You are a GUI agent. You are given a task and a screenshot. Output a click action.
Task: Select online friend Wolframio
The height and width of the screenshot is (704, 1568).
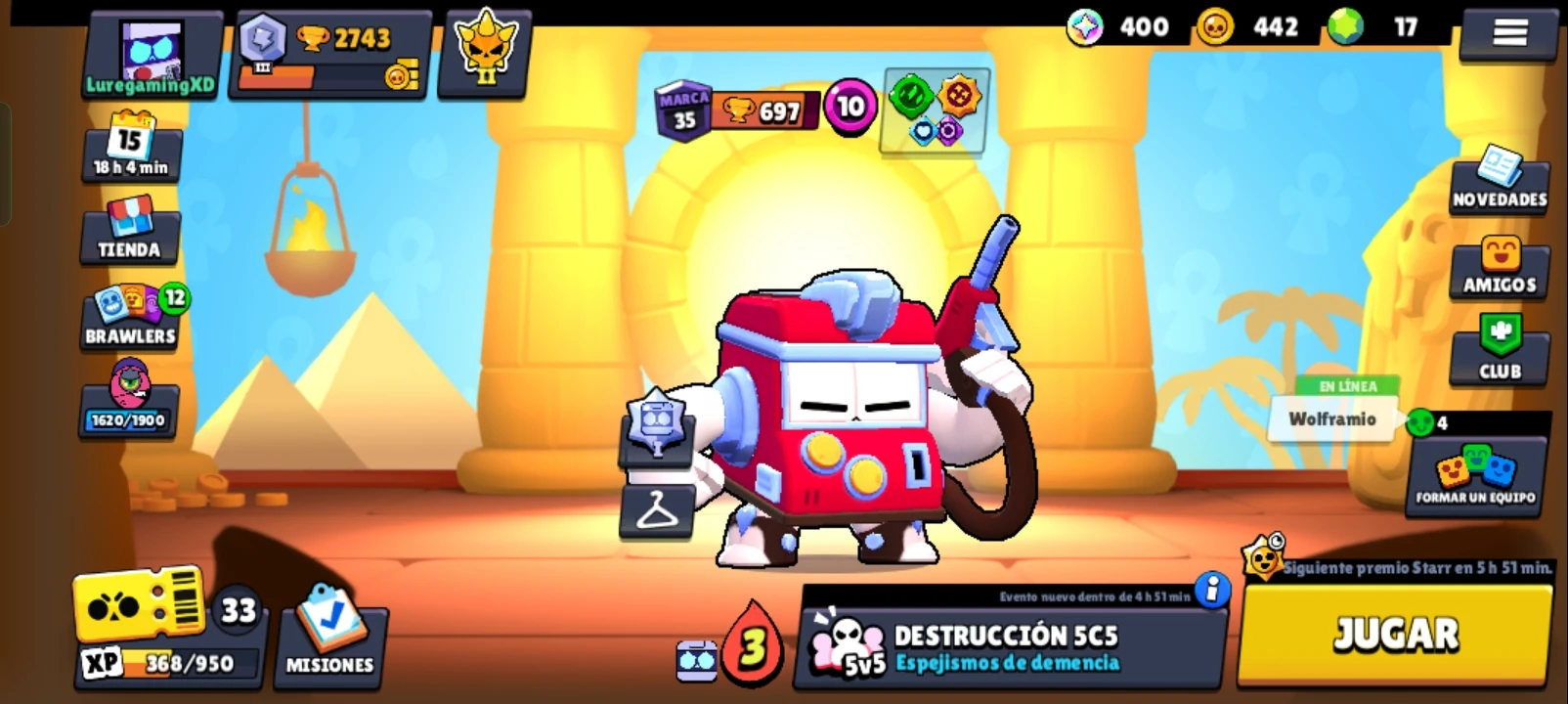(x=1329, y=418)
